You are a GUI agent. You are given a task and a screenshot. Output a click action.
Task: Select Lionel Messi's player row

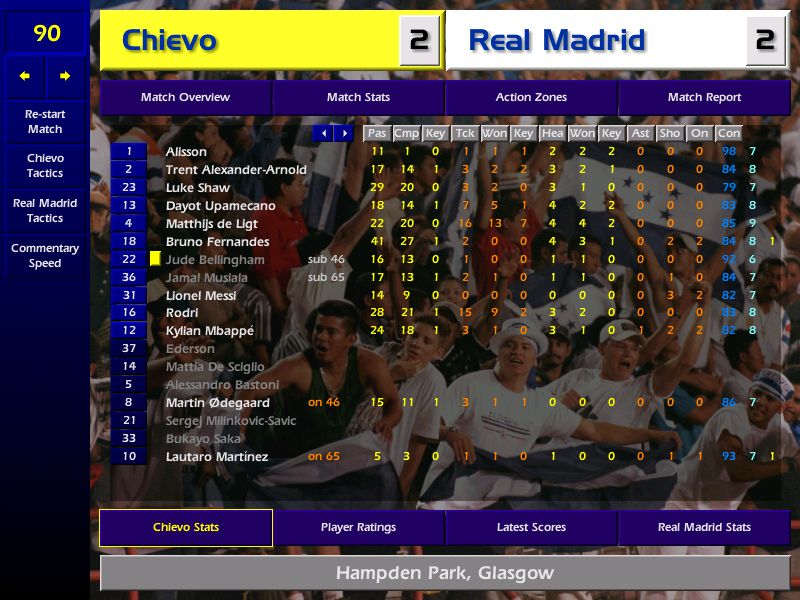201,295
